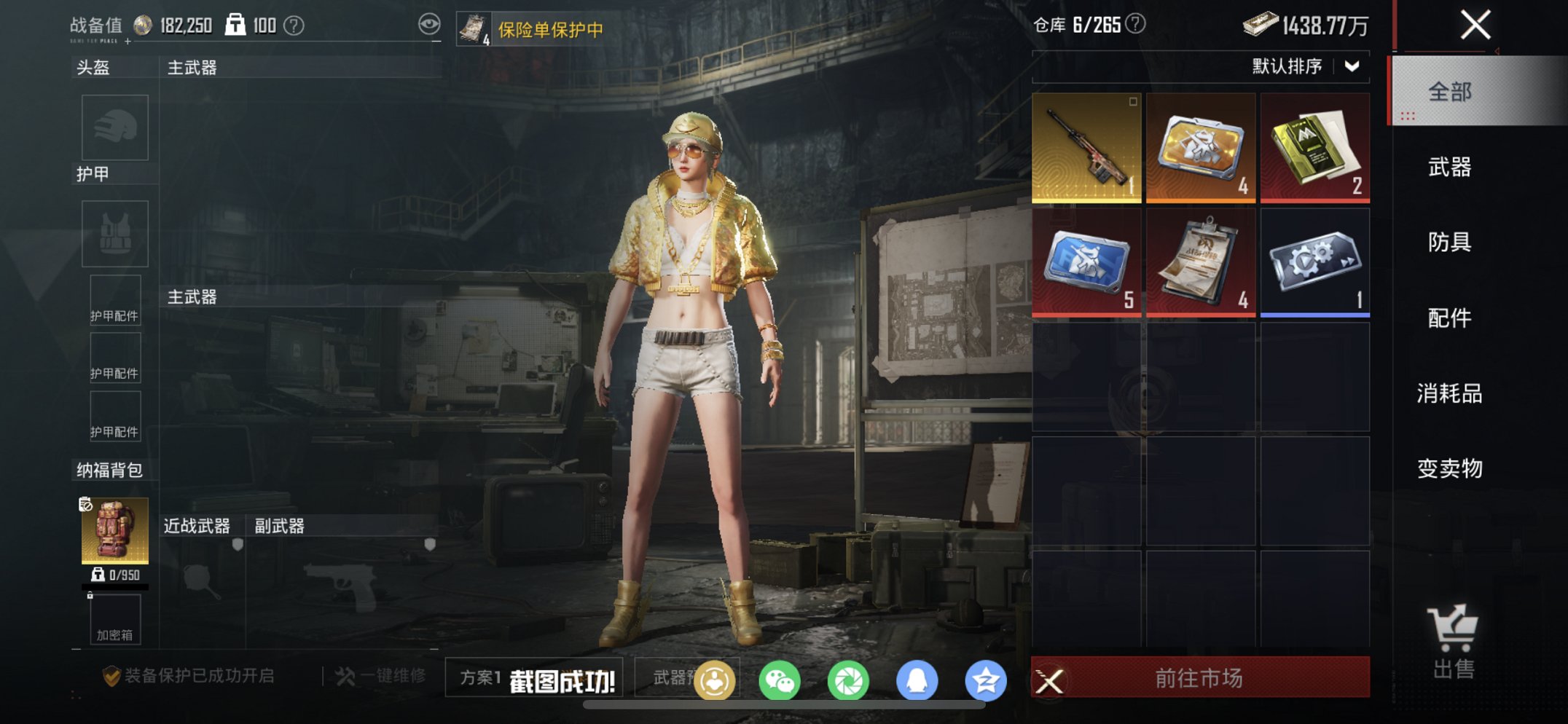This screenshot has height=724, width=1568.
Task: Toggle 装备保护 equipment protection shield
Action: point(111,676)
